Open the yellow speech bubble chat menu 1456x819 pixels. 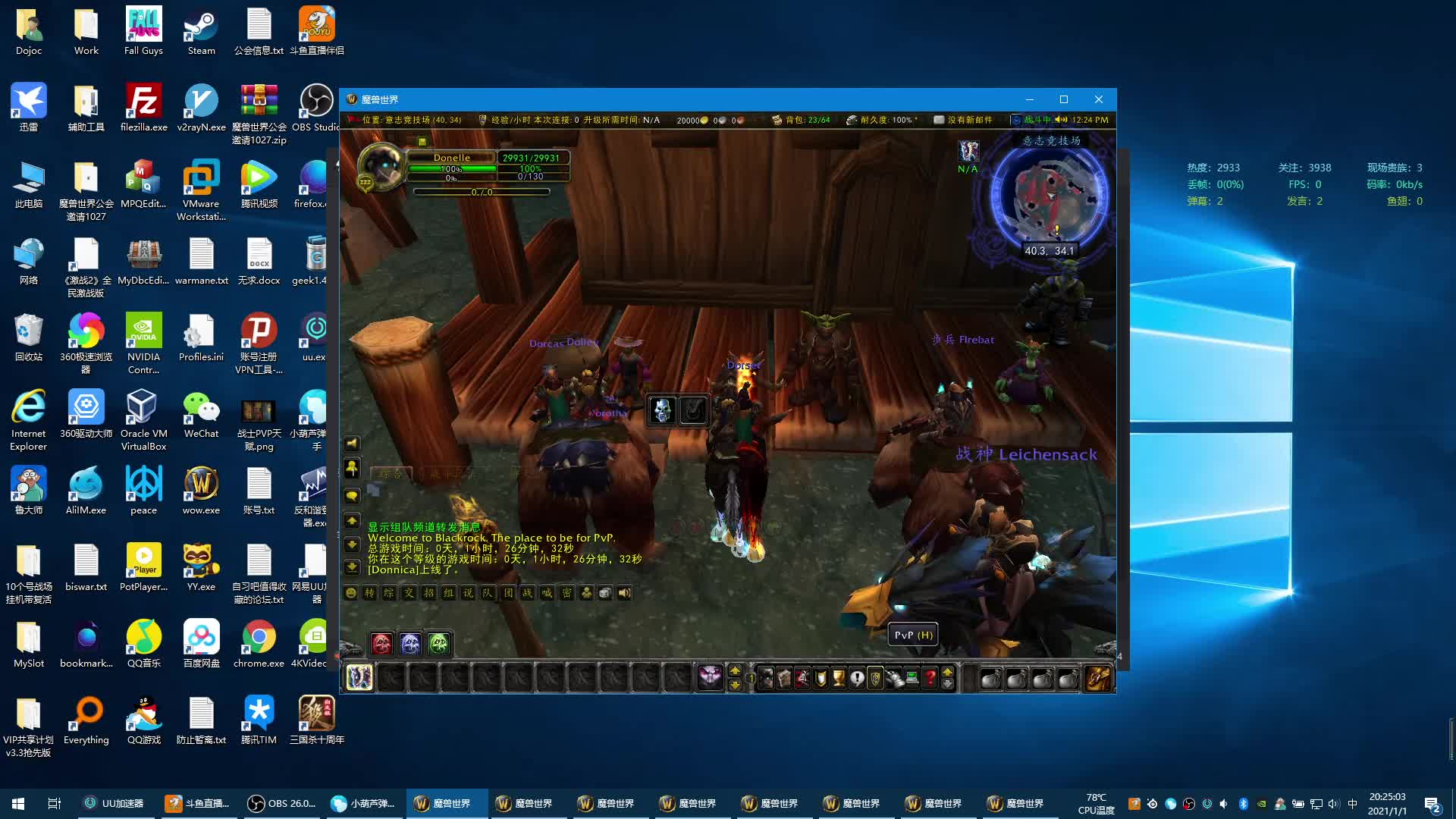point(352,496)
